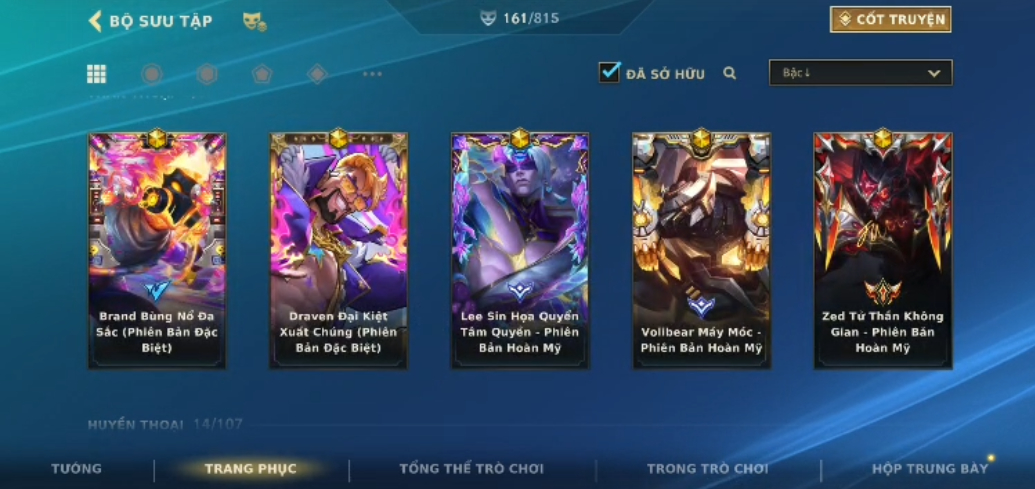
Task: Filter by the diamond tier icon
Action: point(317,74)
